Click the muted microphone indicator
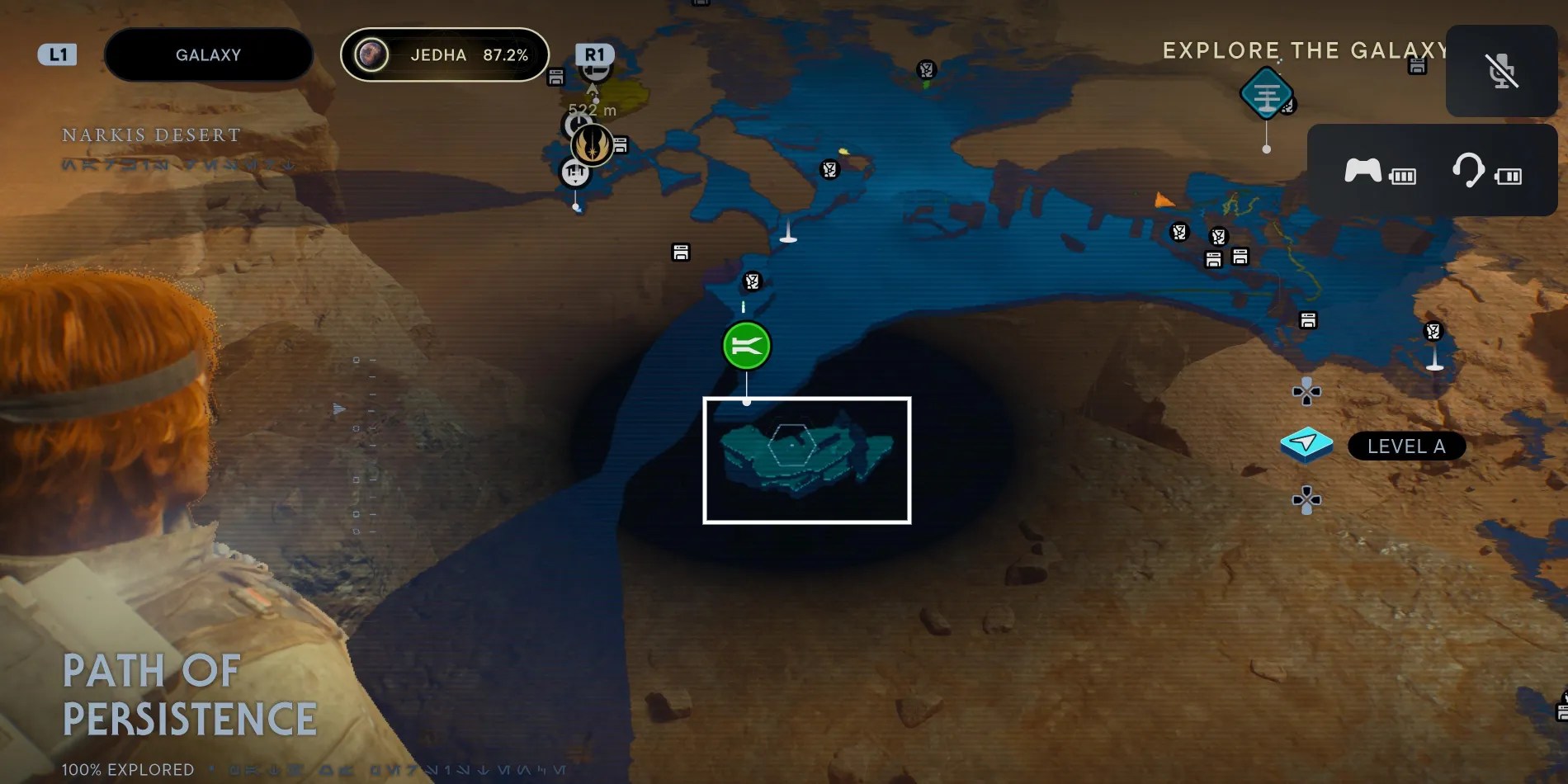Image resolution: width=1568 pixels, height=784 pixels. pos(1500,71)
